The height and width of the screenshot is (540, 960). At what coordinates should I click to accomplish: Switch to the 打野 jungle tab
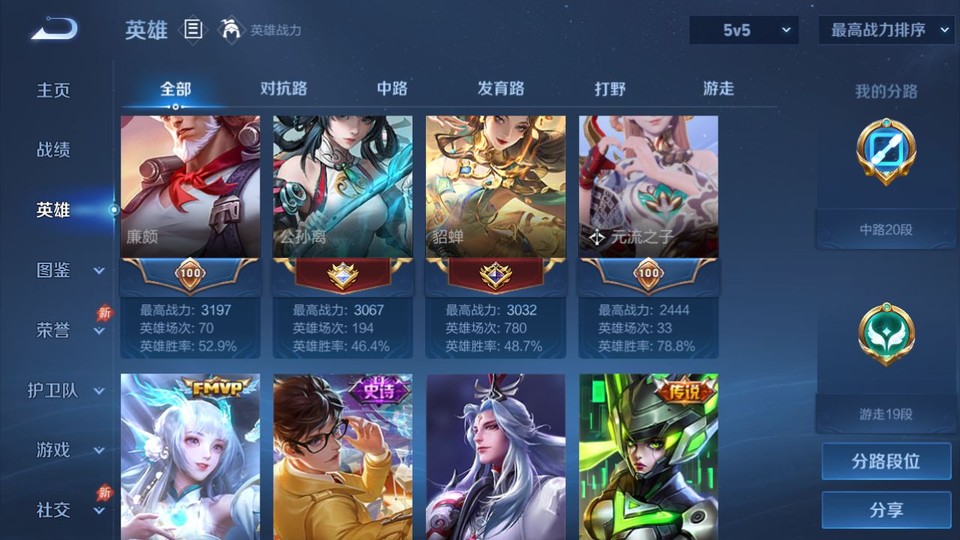click(610, 89)
